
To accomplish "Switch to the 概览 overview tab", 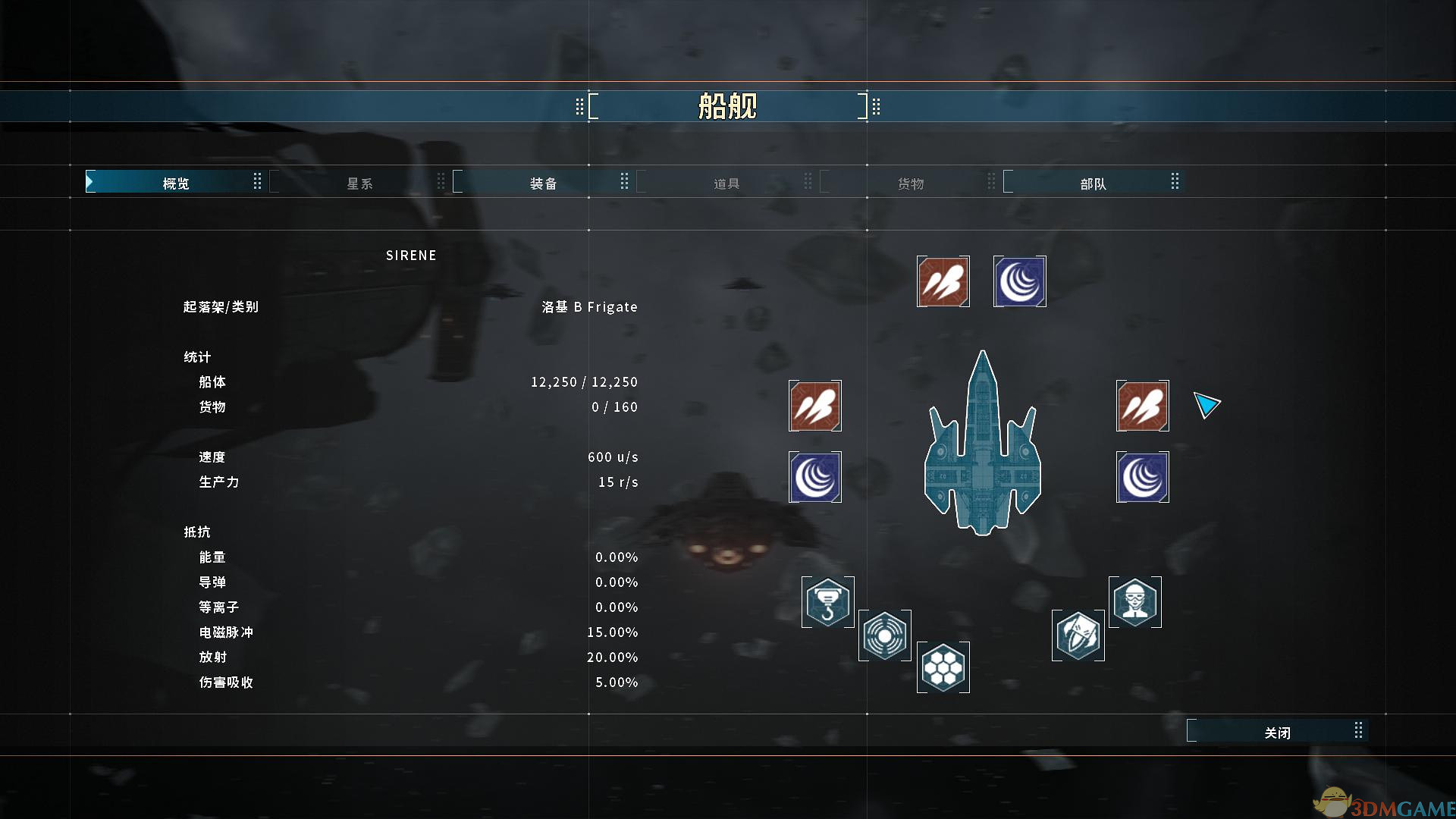I will click(175, 183).
